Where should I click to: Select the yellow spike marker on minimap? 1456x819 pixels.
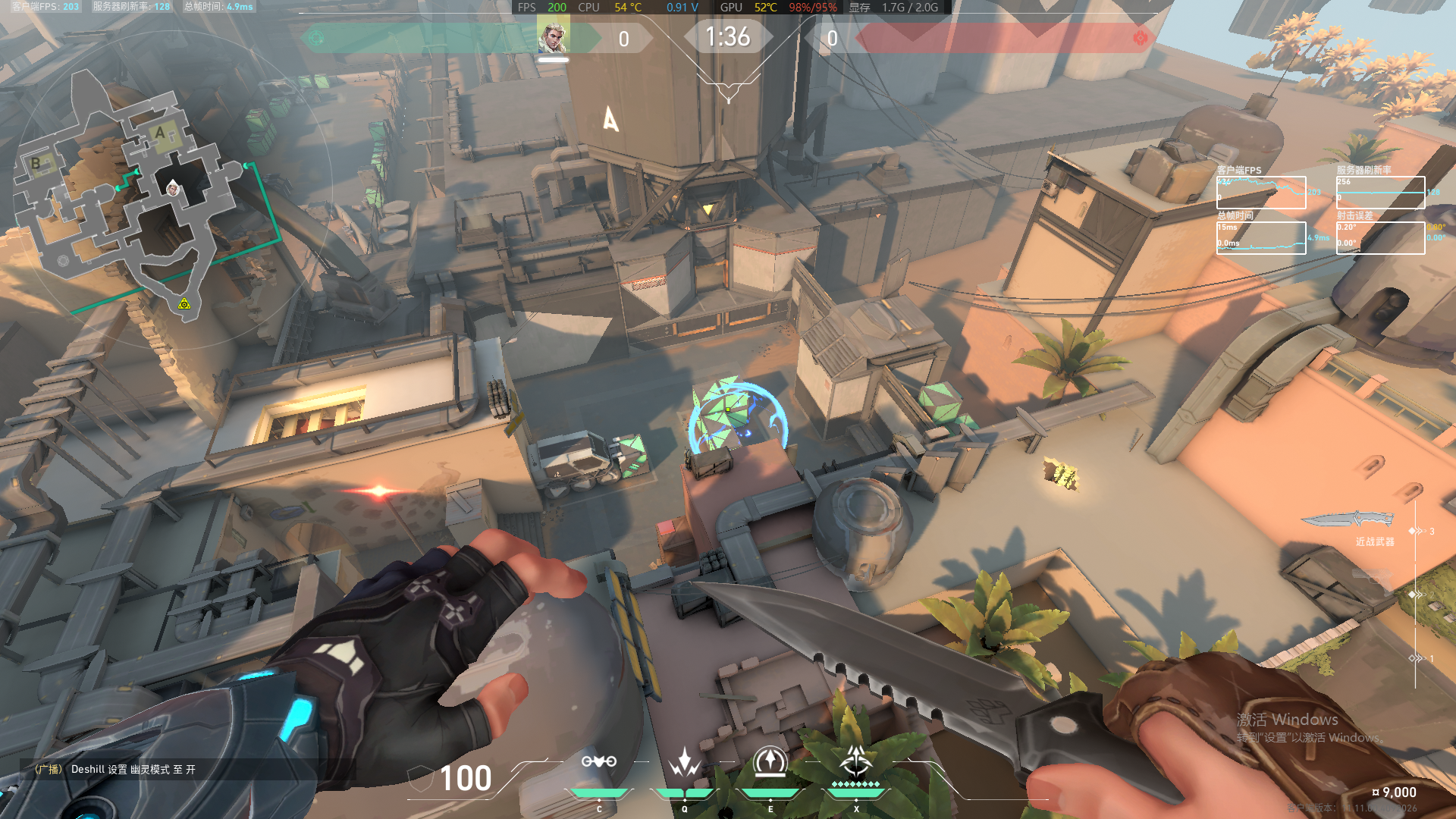tap(184, 304)
